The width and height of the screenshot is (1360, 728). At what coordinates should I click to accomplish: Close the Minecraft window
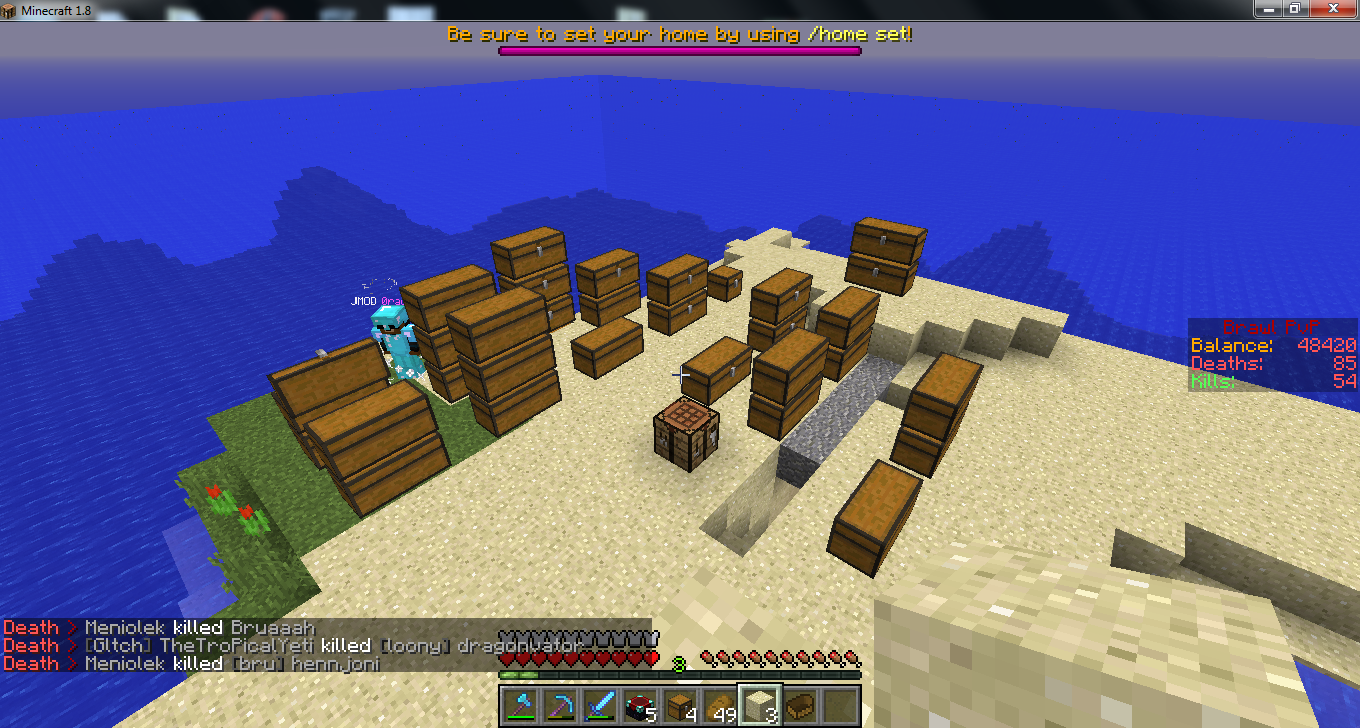pyautogui.click(x=1331, y=8)
